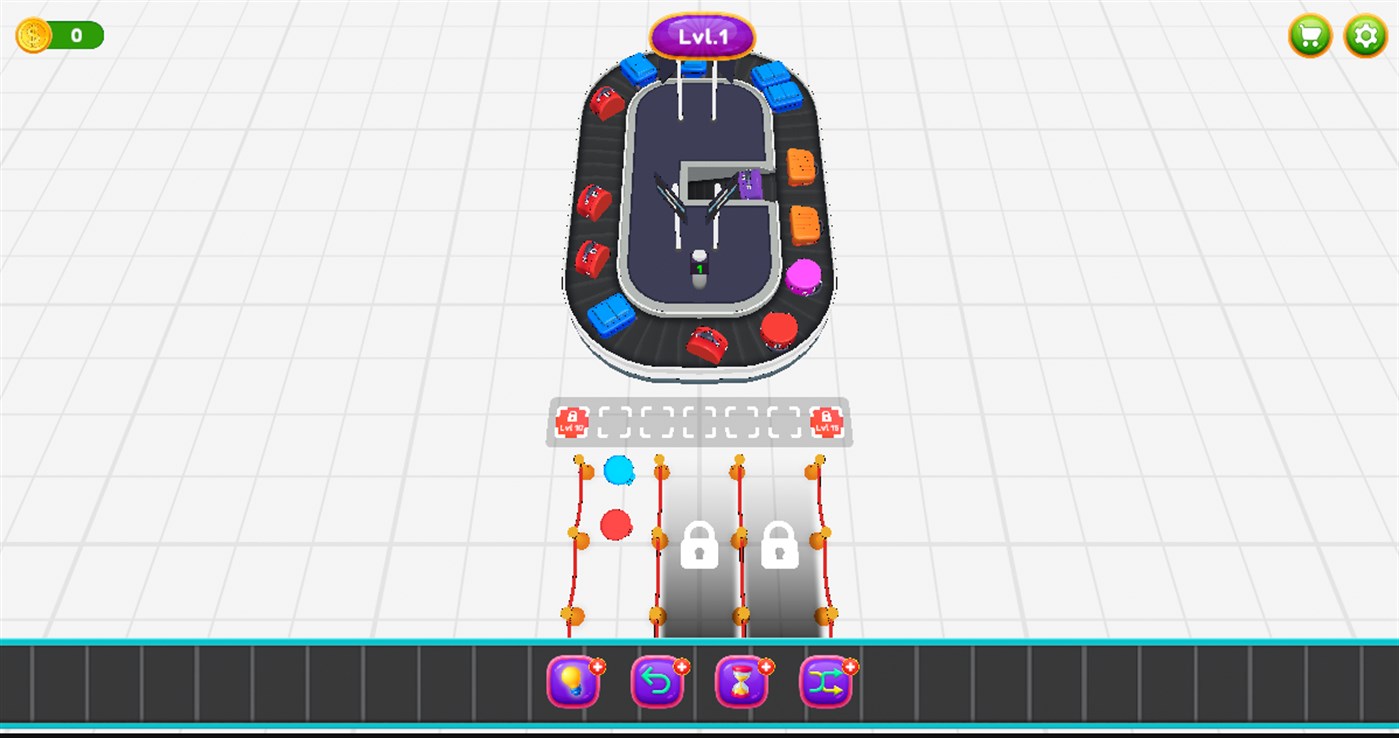Activate the hourglass time booster

[x=741, y=681]
